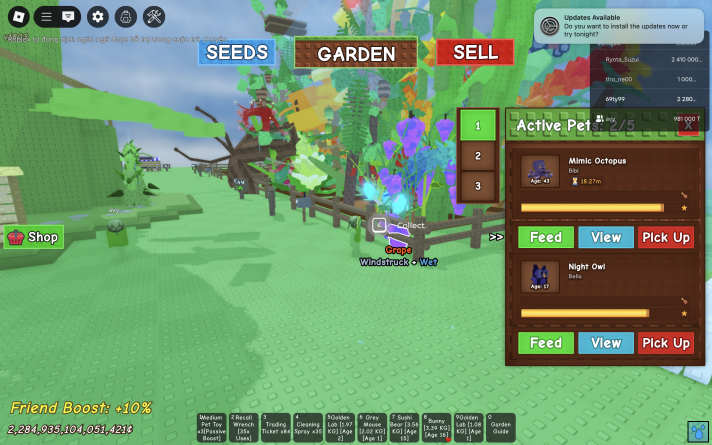Open the Roblox main menu
Viewport: 712px width, 445px height.
(17, 16)
